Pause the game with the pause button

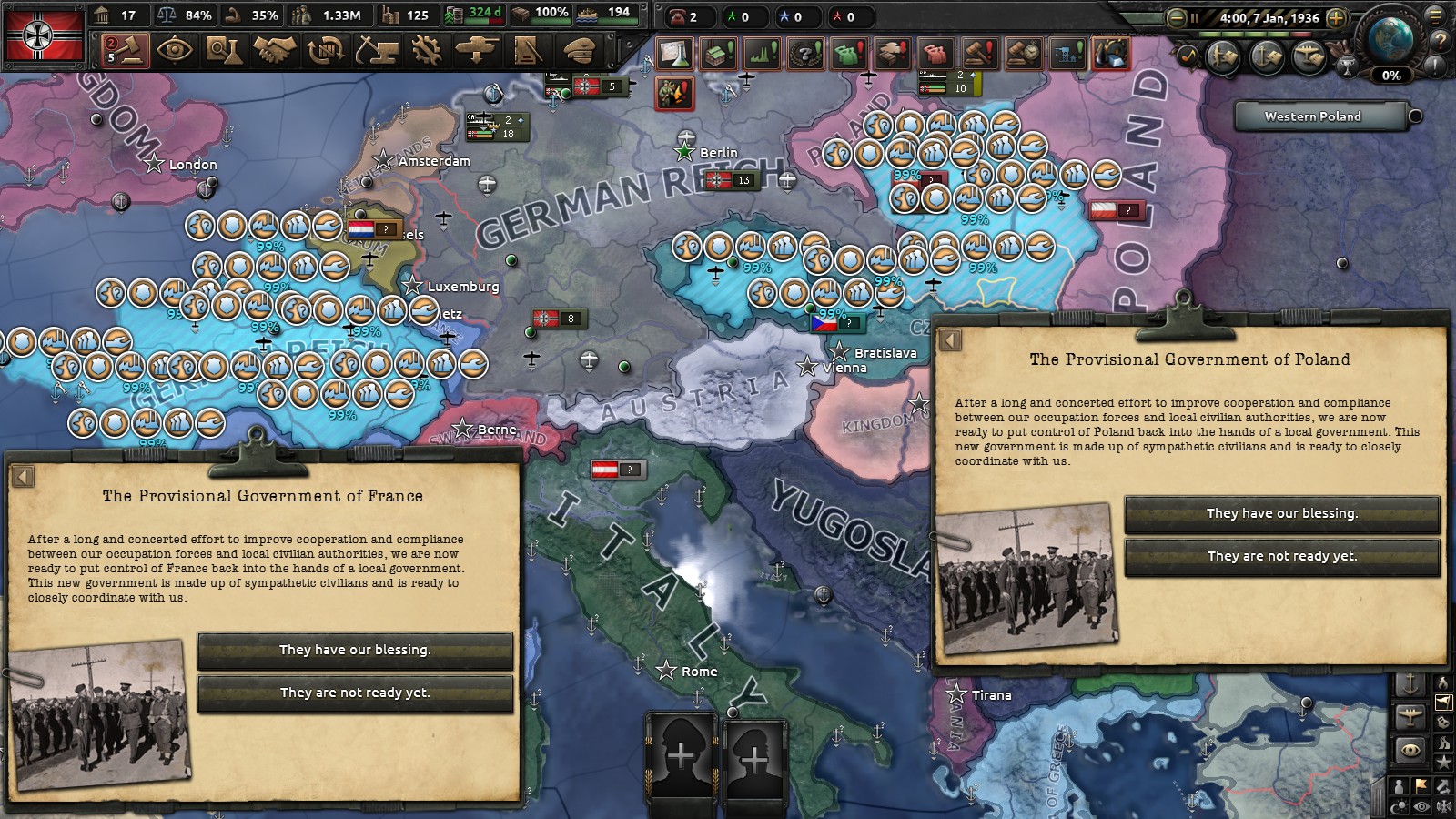pos(1195,18)
